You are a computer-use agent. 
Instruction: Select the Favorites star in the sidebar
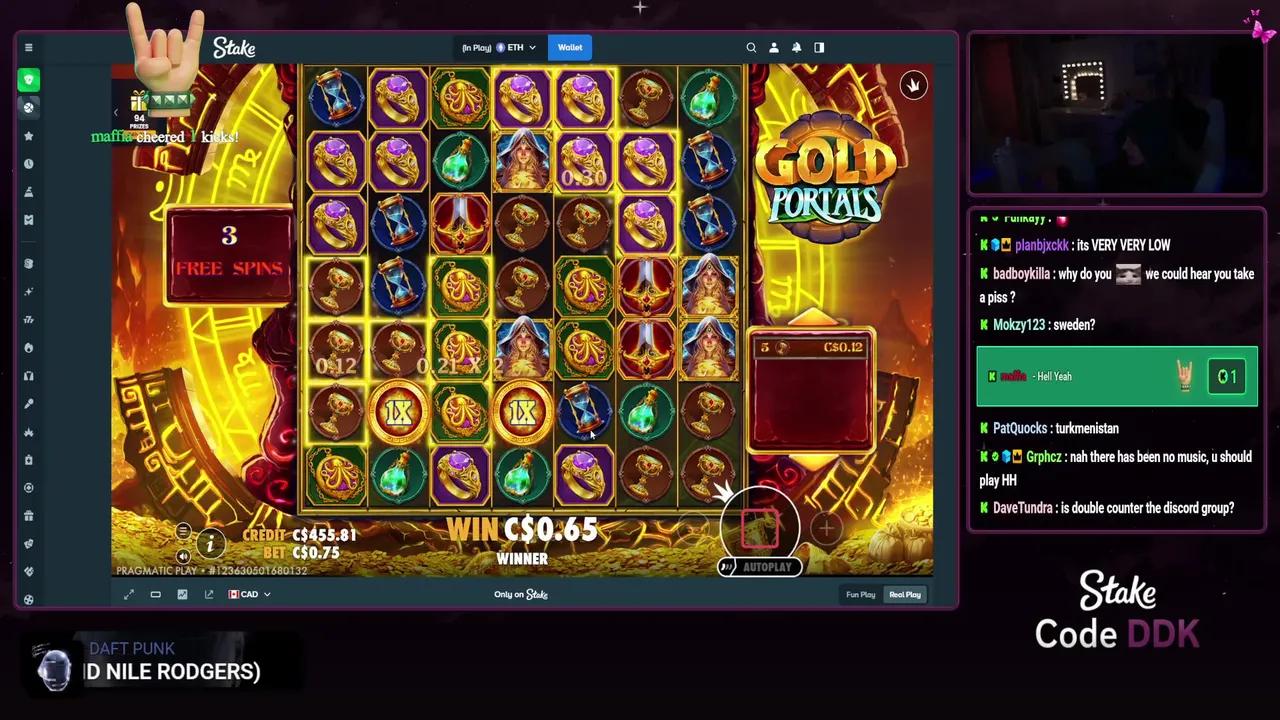pyautogui.click(x=29, y=135)
